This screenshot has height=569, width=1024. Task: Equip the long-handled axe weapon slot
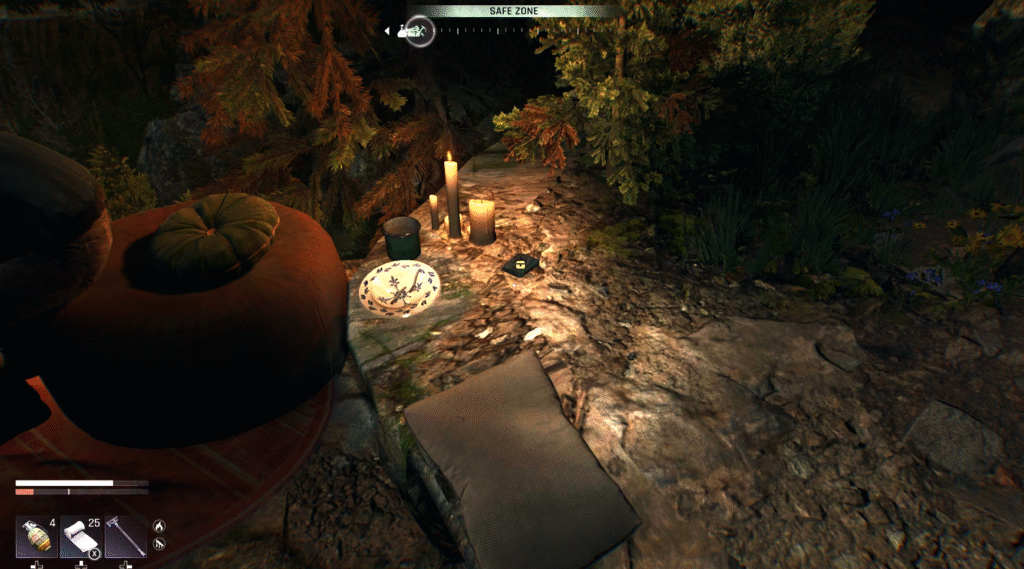pyautogui.click(x=125, y=537)
